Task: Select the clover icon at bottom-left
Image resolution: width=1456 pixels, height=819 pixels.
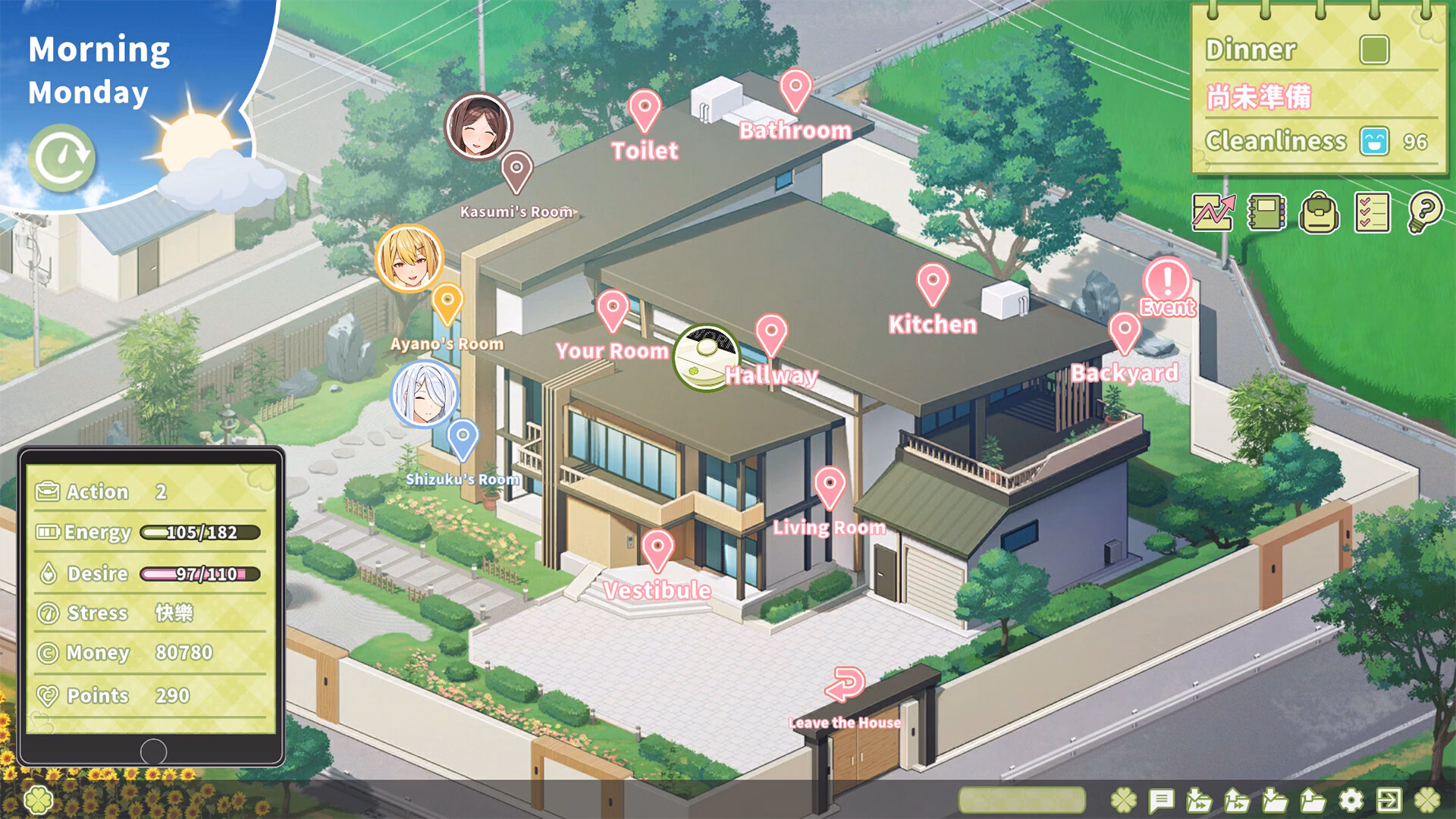Action: pos(36,799)
